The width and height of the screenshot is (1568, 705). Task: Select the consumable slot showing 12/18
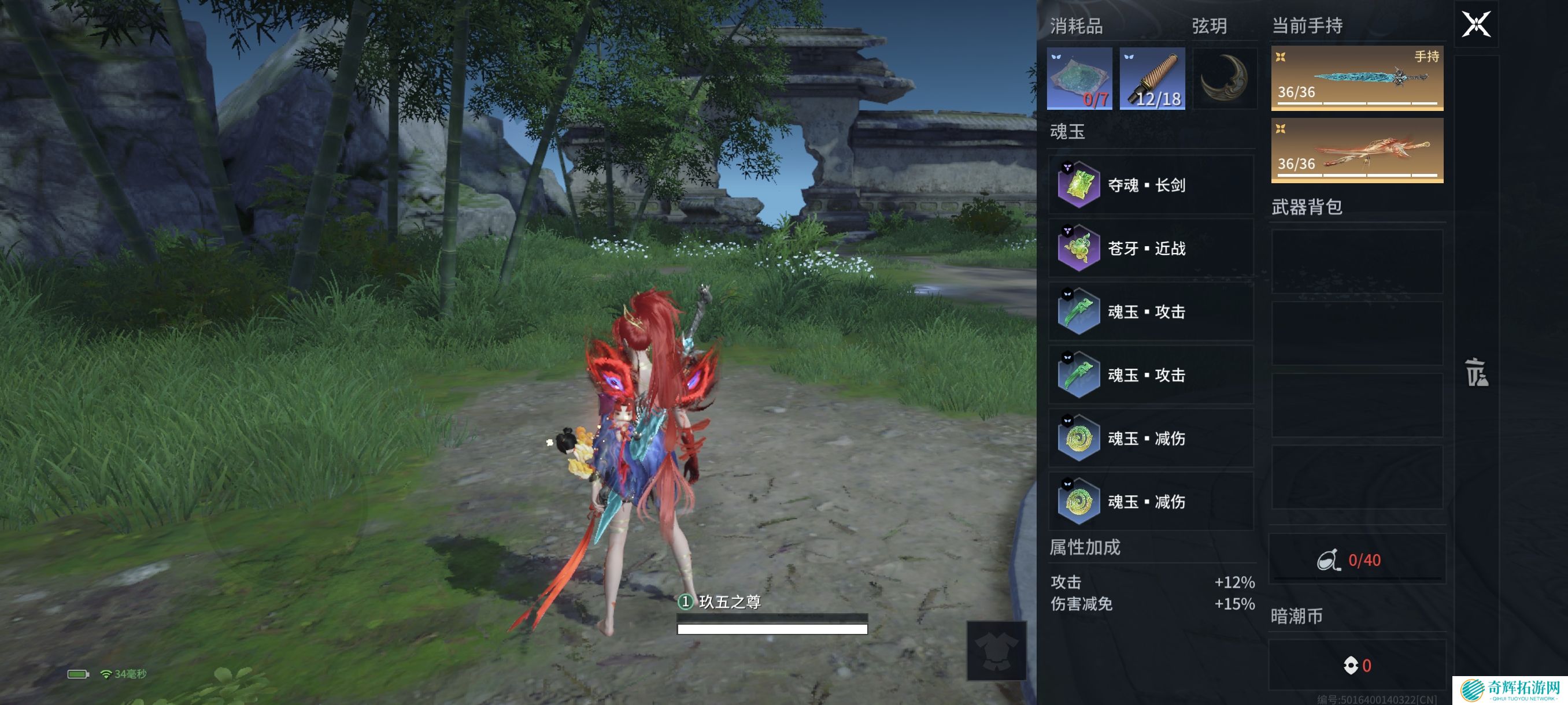click(x=1152, y=79)
